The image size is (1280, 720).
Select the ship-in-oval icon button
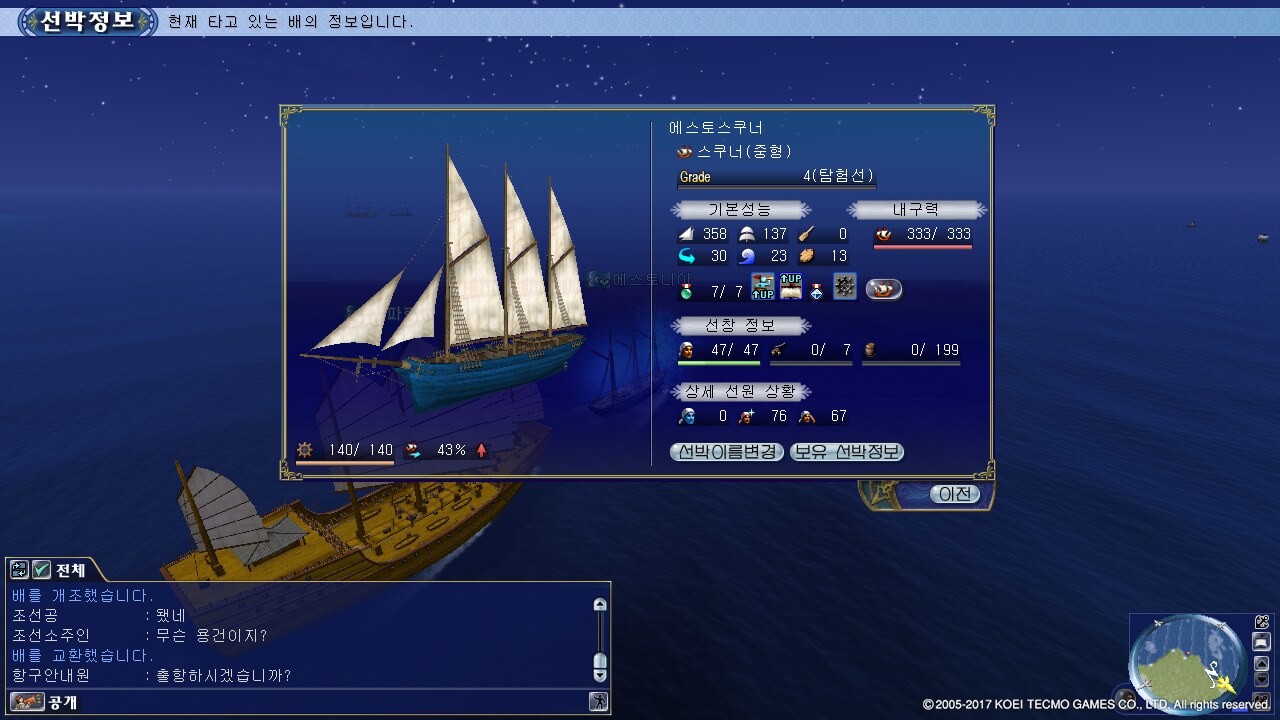coord(883,290)
